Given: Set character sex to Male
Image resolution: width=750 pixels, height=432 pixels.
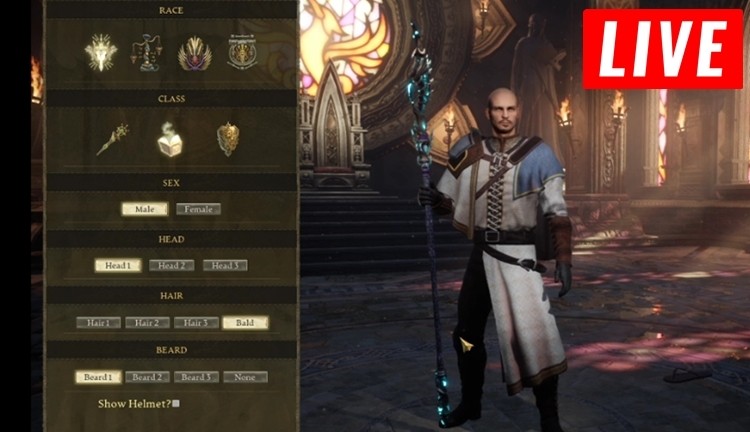Looking at the screenshot, I should [144, 209].
